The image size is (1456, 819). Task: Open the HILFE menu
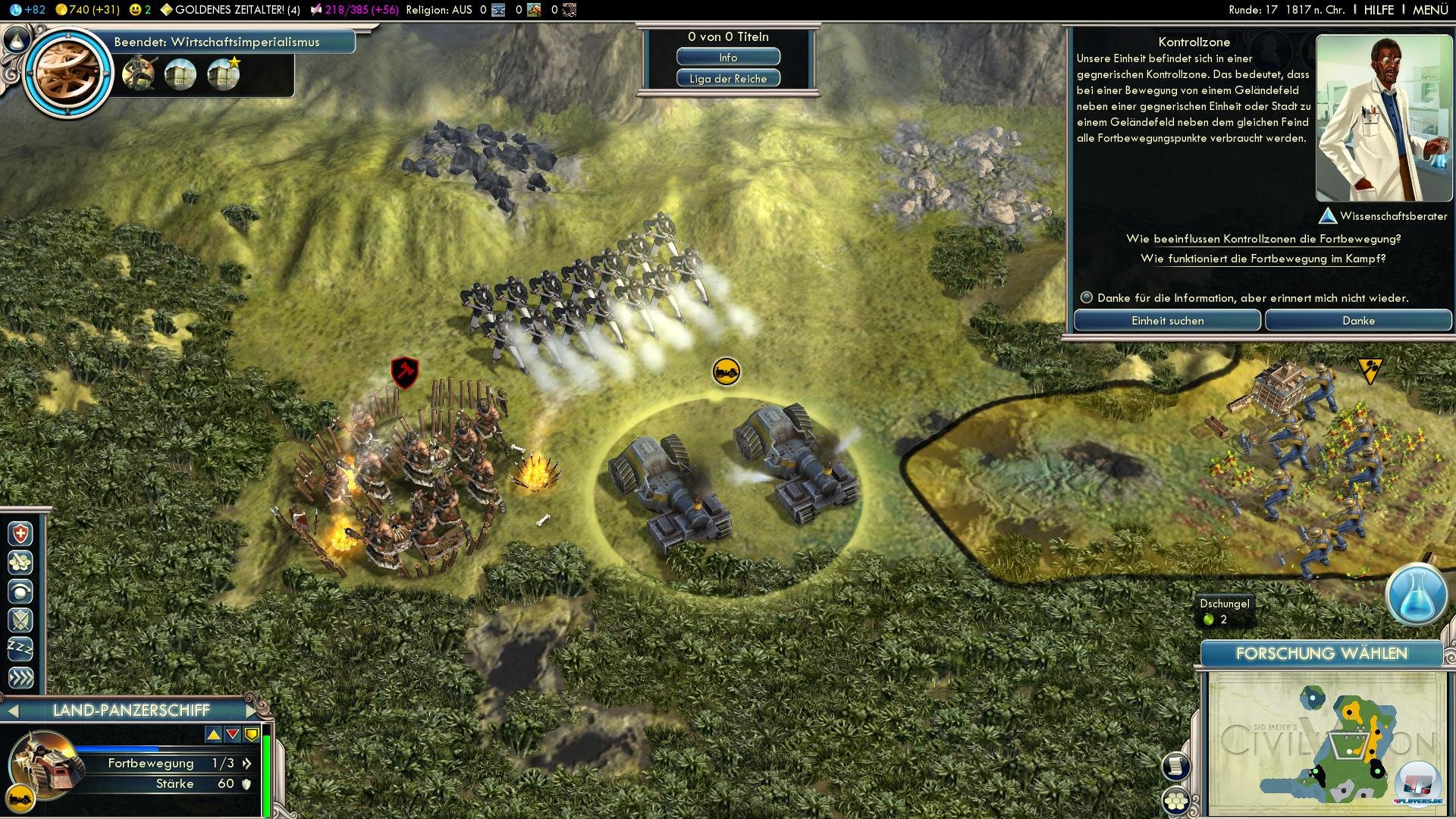(x=1379, y=10)
